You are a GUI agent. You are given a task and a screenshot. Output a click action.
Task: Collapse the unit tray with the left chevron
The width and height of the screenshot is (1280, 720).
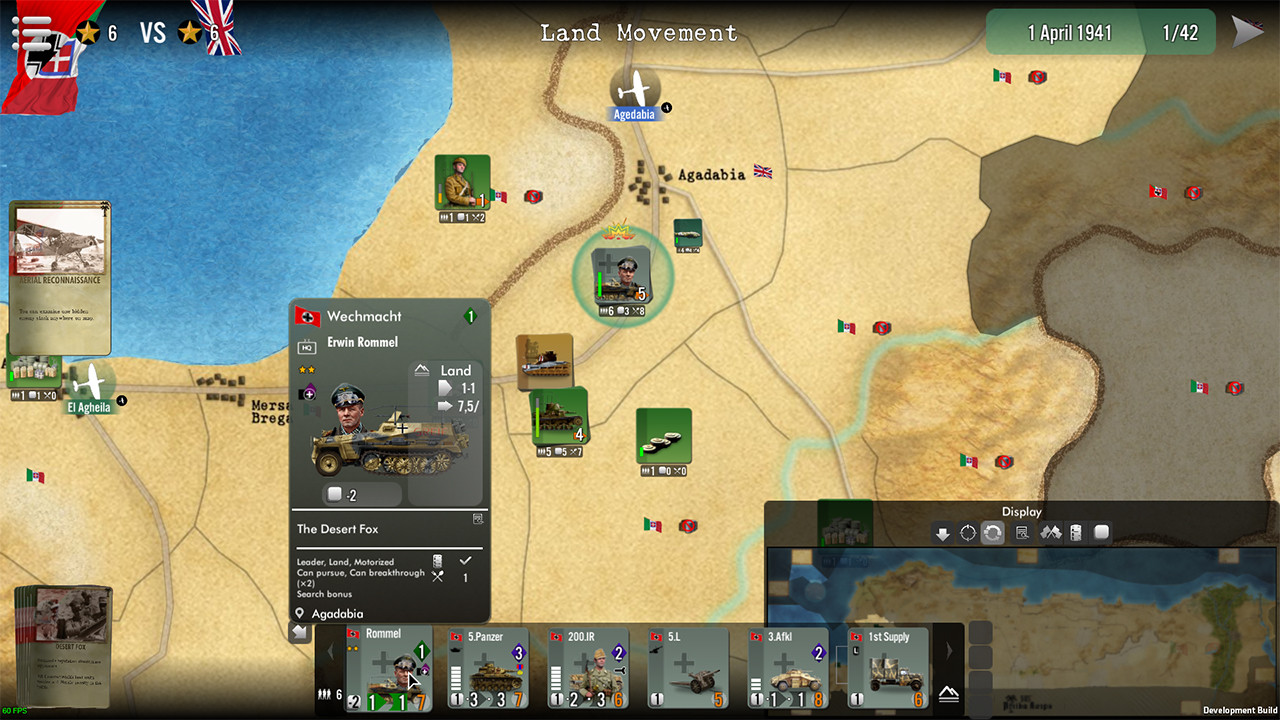[x=330, y=650]
